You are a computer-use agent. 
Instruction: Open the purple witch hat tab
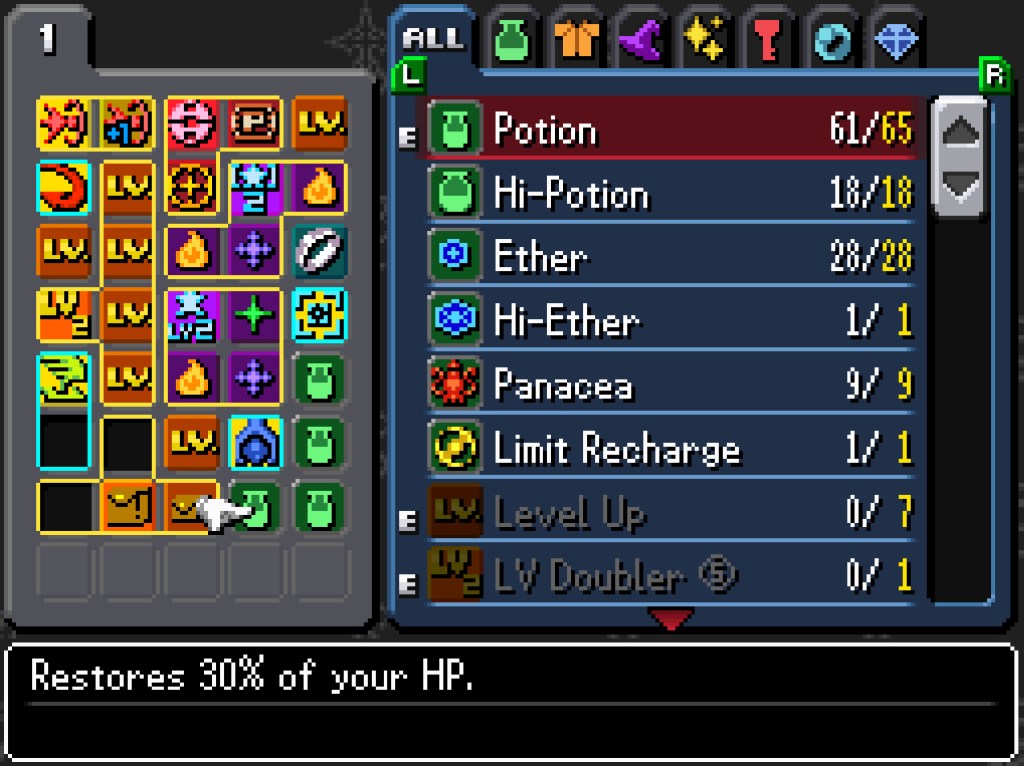click(641, 43)
